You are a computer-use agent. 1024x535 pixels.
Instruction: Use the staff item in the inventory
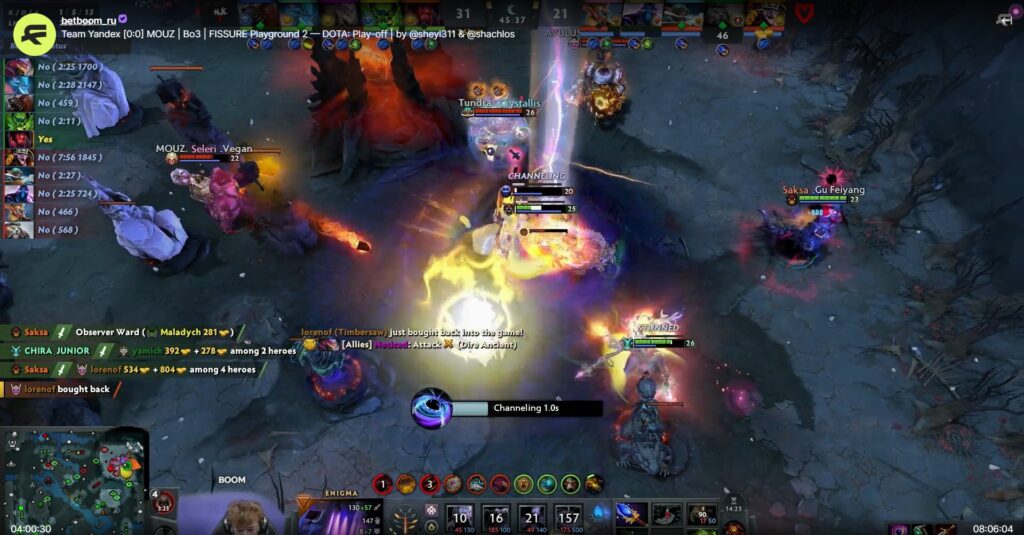(x=630, y=514)
